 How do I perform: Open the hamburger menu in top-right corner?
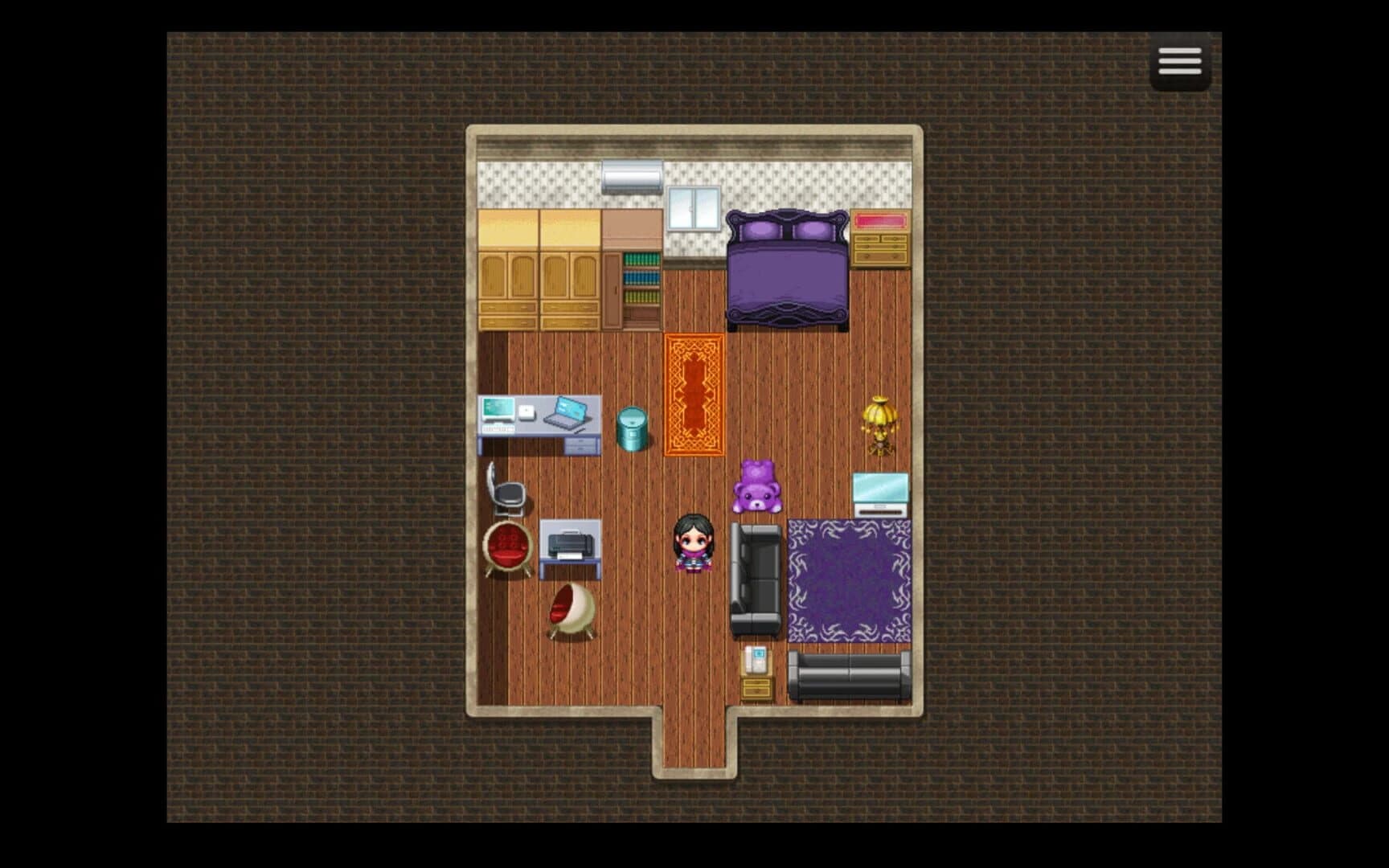1180,62
